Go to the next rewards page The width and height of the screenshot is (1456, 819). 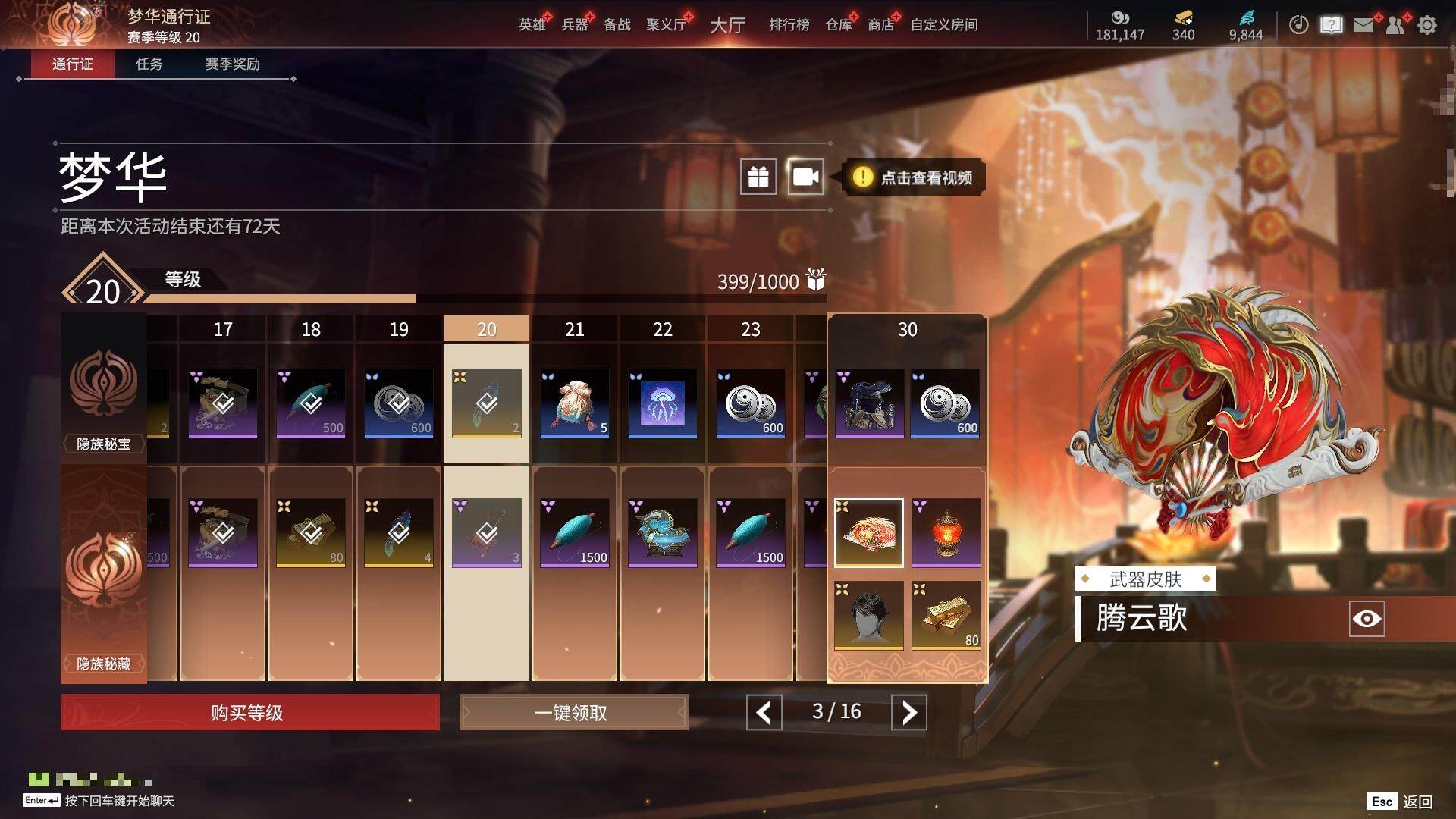[x=908, y=713]
